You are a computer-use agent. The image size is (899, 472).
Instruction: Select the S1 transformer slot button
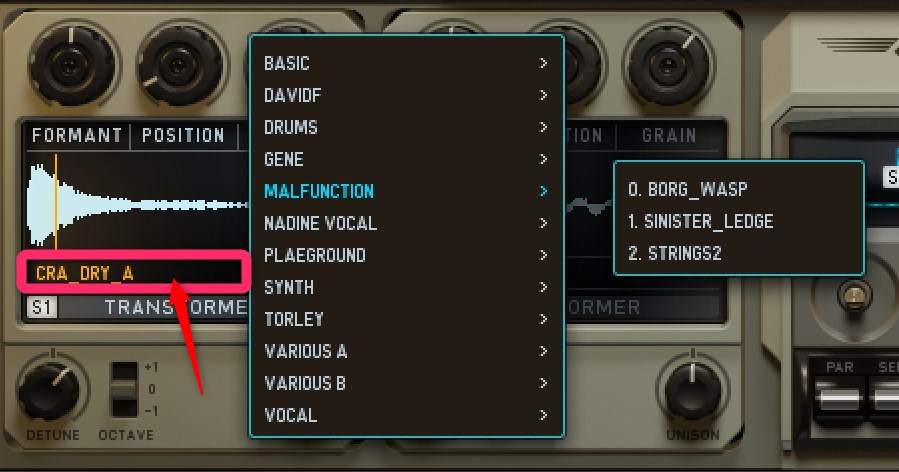click(x=42, y=307)
